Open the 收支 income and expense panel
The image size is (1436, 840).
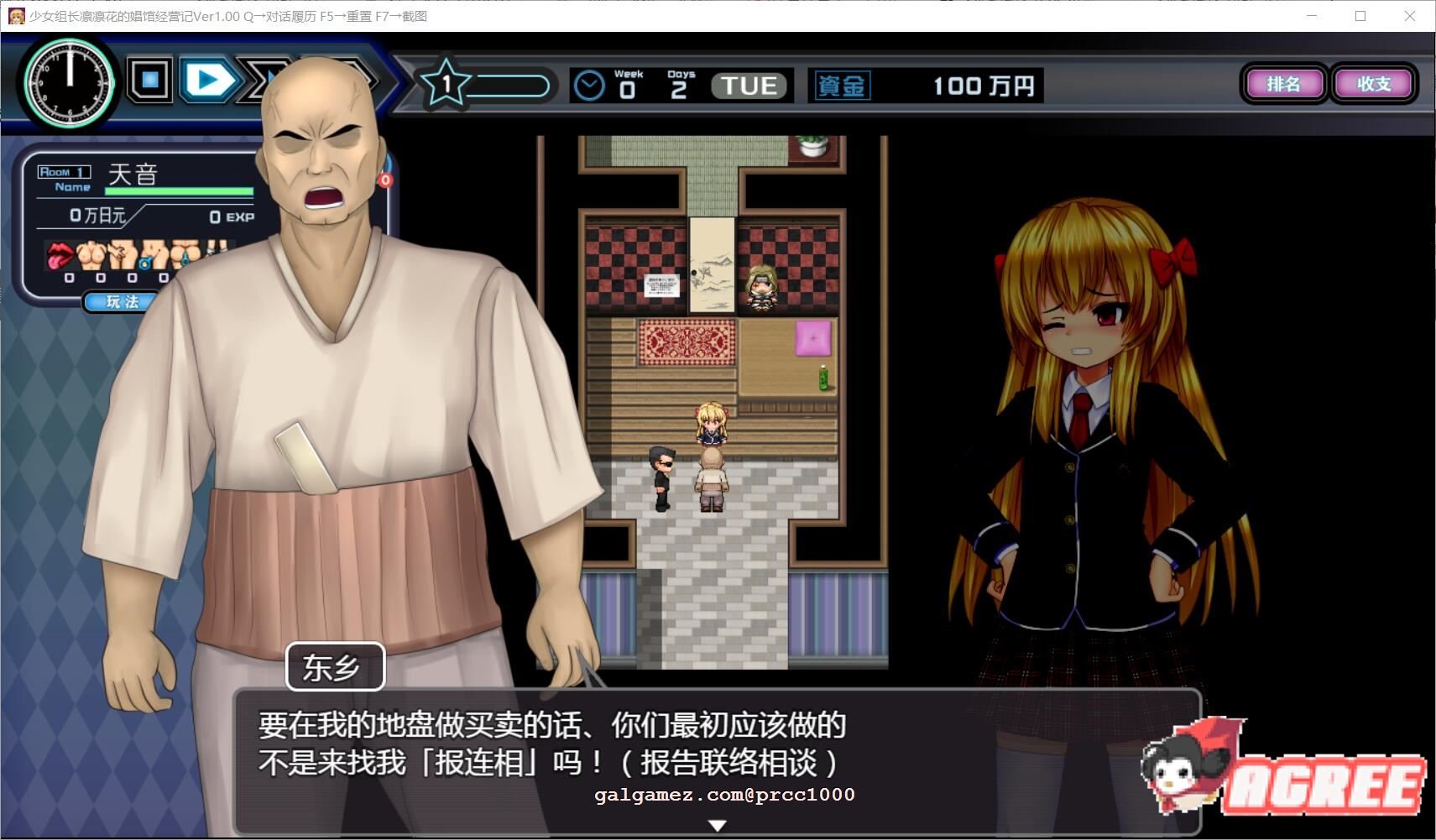click(x=1374, y=84)
